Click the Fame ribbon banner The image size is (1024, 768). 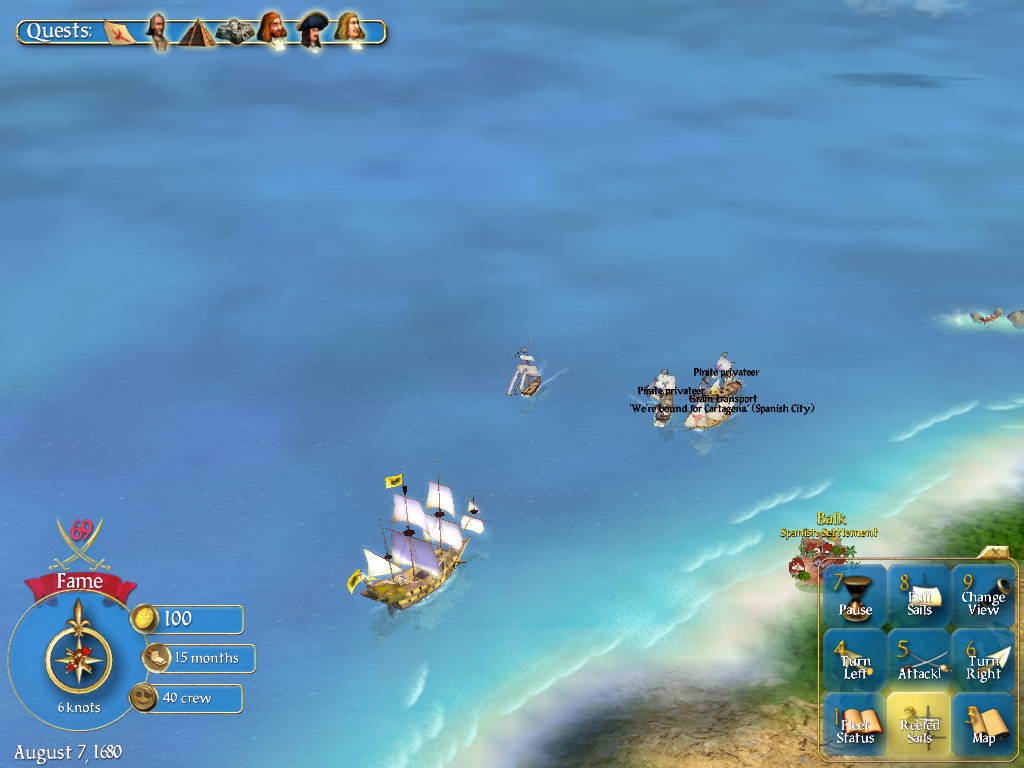[x=79, y=582]
